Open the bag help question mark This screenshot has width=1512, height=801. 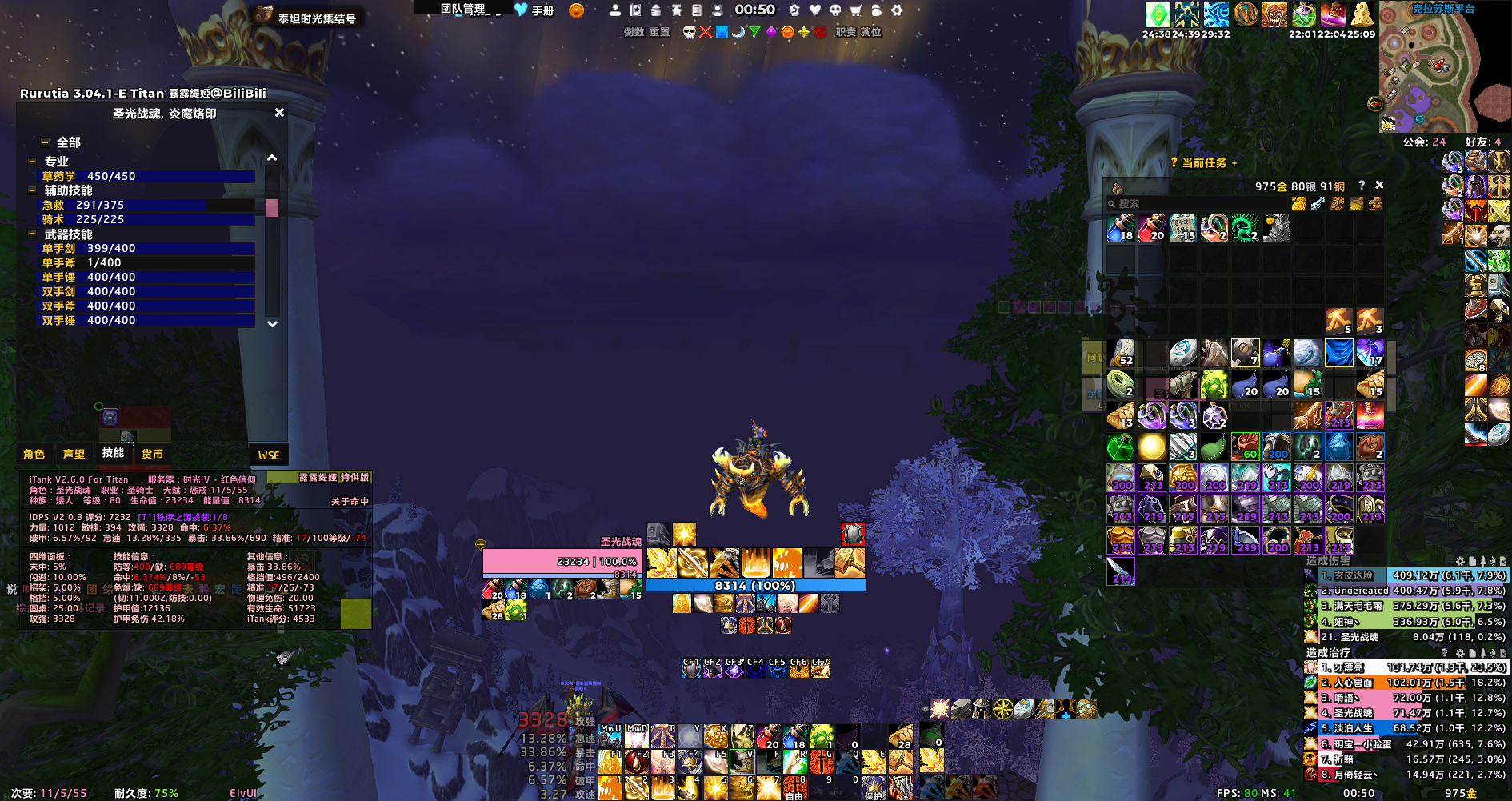pyautogui.click(x=1362, y=185)
